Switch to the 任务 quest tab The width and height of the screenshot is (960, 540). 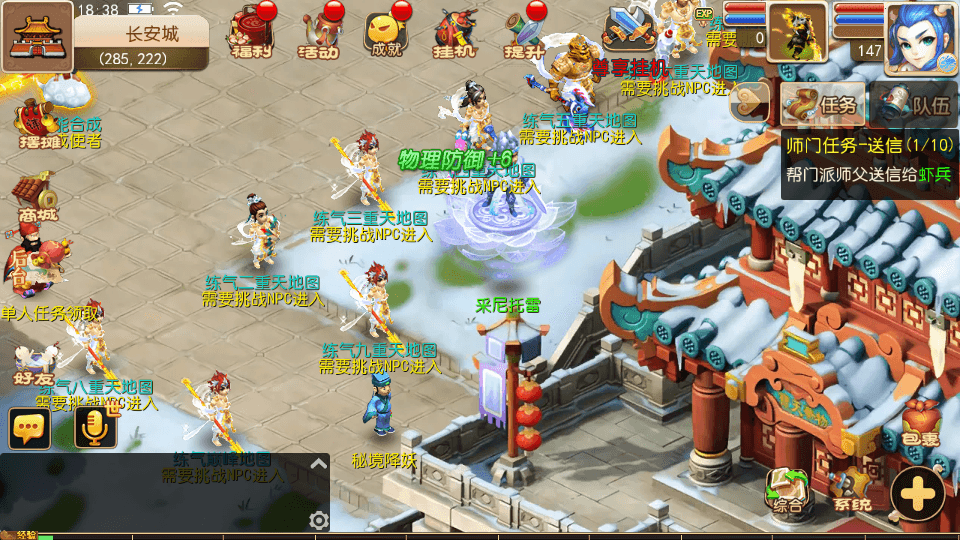(822, 103)
